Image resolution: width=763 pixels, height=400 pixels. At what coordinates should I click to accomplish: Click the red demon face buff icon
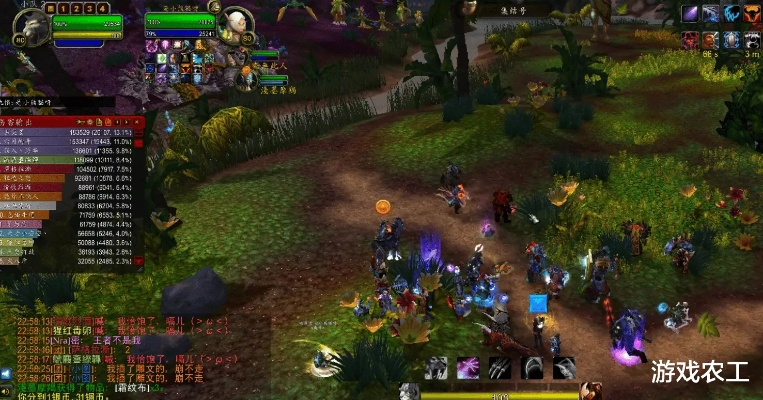[x=691, y=38]
